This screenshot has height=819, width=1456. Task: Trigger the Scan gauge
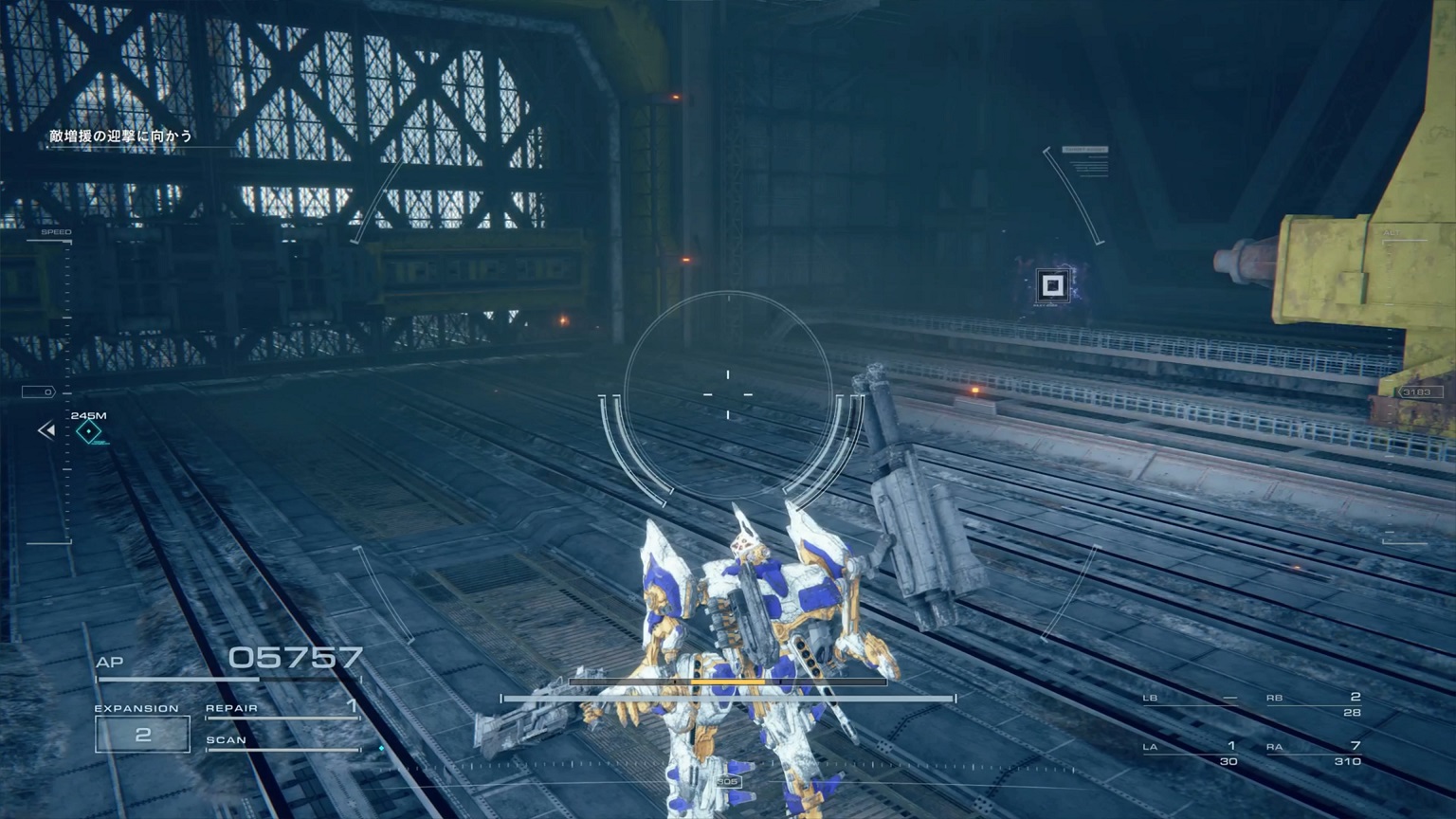point(282,742)
